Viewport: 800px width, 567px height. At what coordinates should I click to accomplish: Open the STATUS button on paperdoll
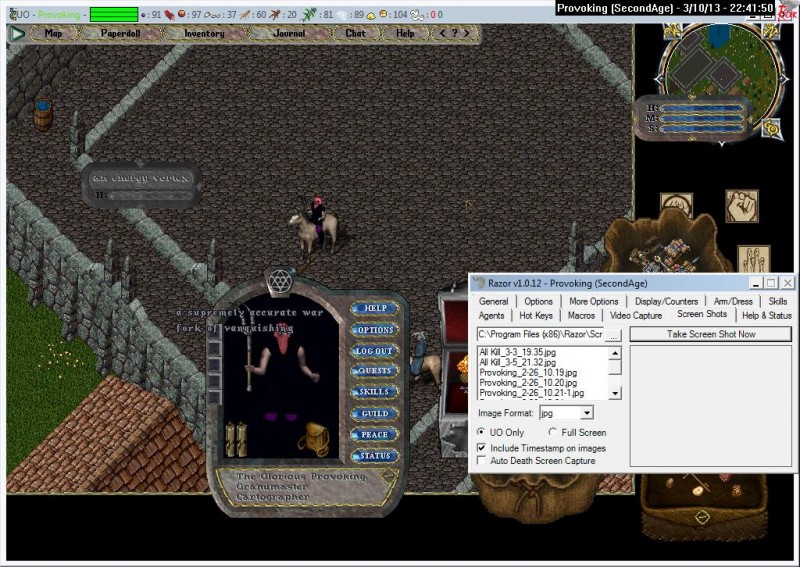(375, 456)
